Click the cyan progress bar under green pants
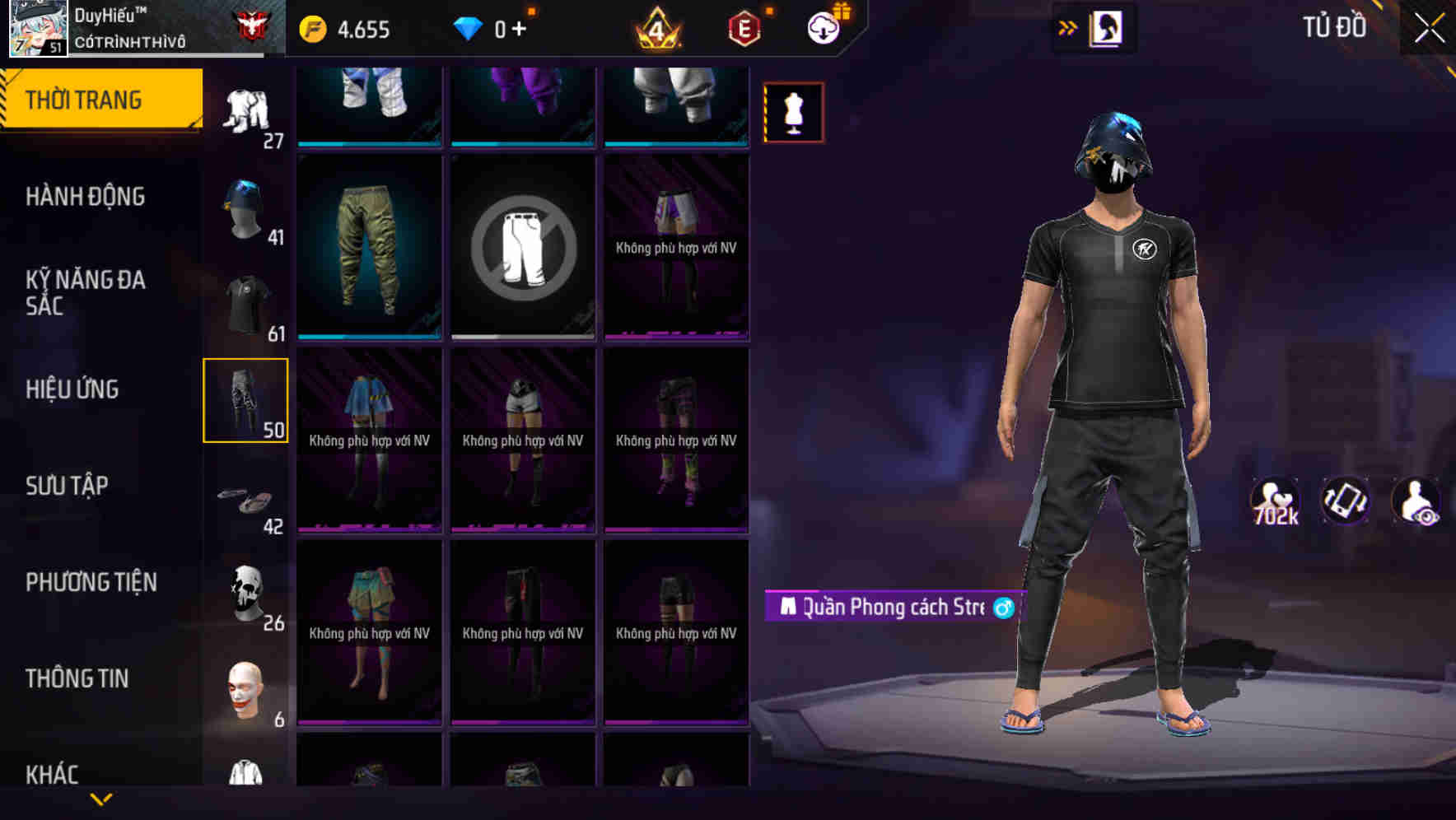1456x820 pixels. (x=368, y=336)
